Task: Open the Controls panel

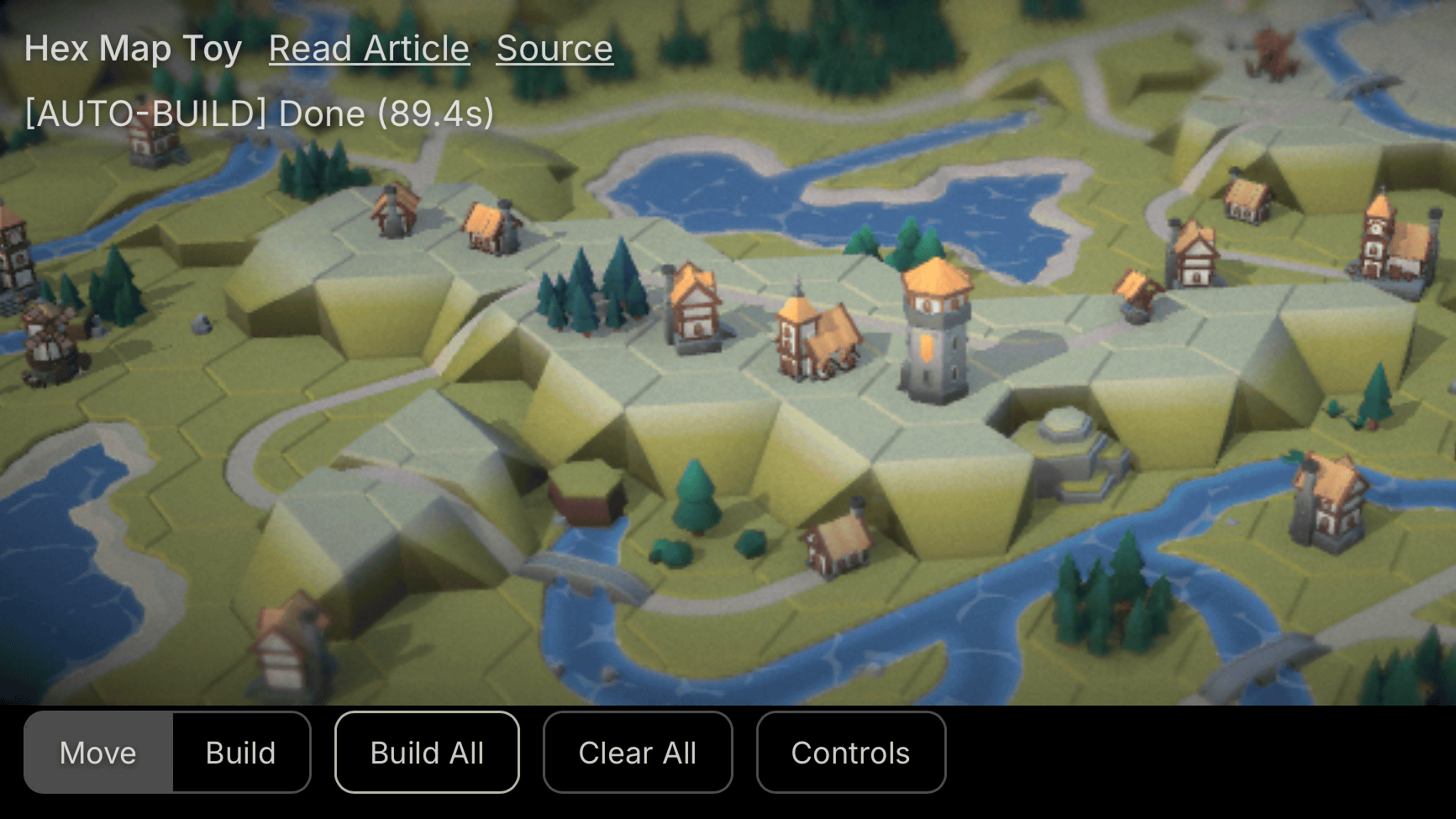Action: click(850, 753)
